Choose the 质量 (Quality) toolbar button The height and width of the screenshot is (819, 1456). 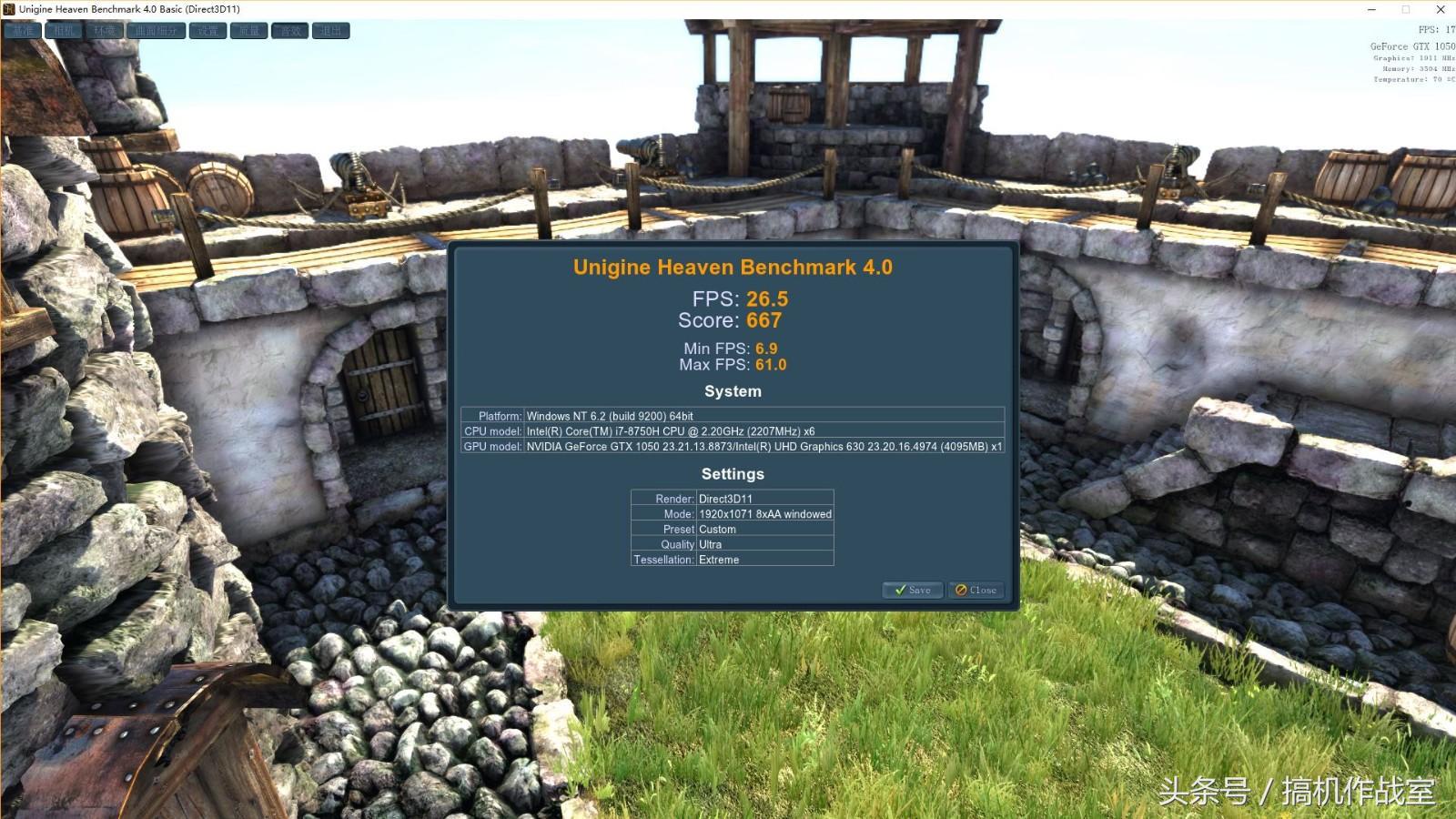(x=249, y=31)
